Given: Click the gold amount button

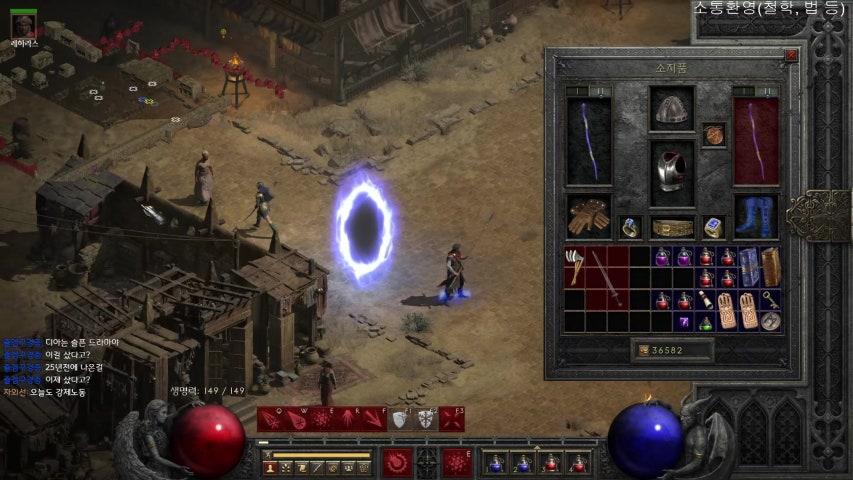Looking at the screenshot, I should tap(642, 350).
